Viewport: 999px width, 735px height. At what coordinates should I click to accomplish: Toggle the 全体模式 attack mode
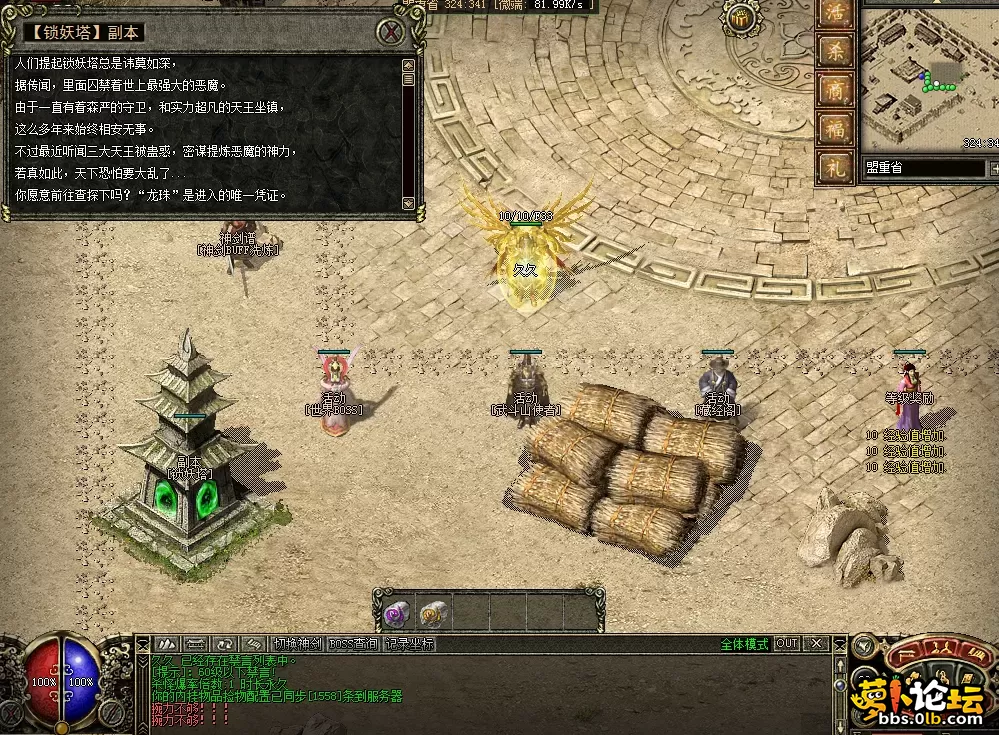[744, 644]
